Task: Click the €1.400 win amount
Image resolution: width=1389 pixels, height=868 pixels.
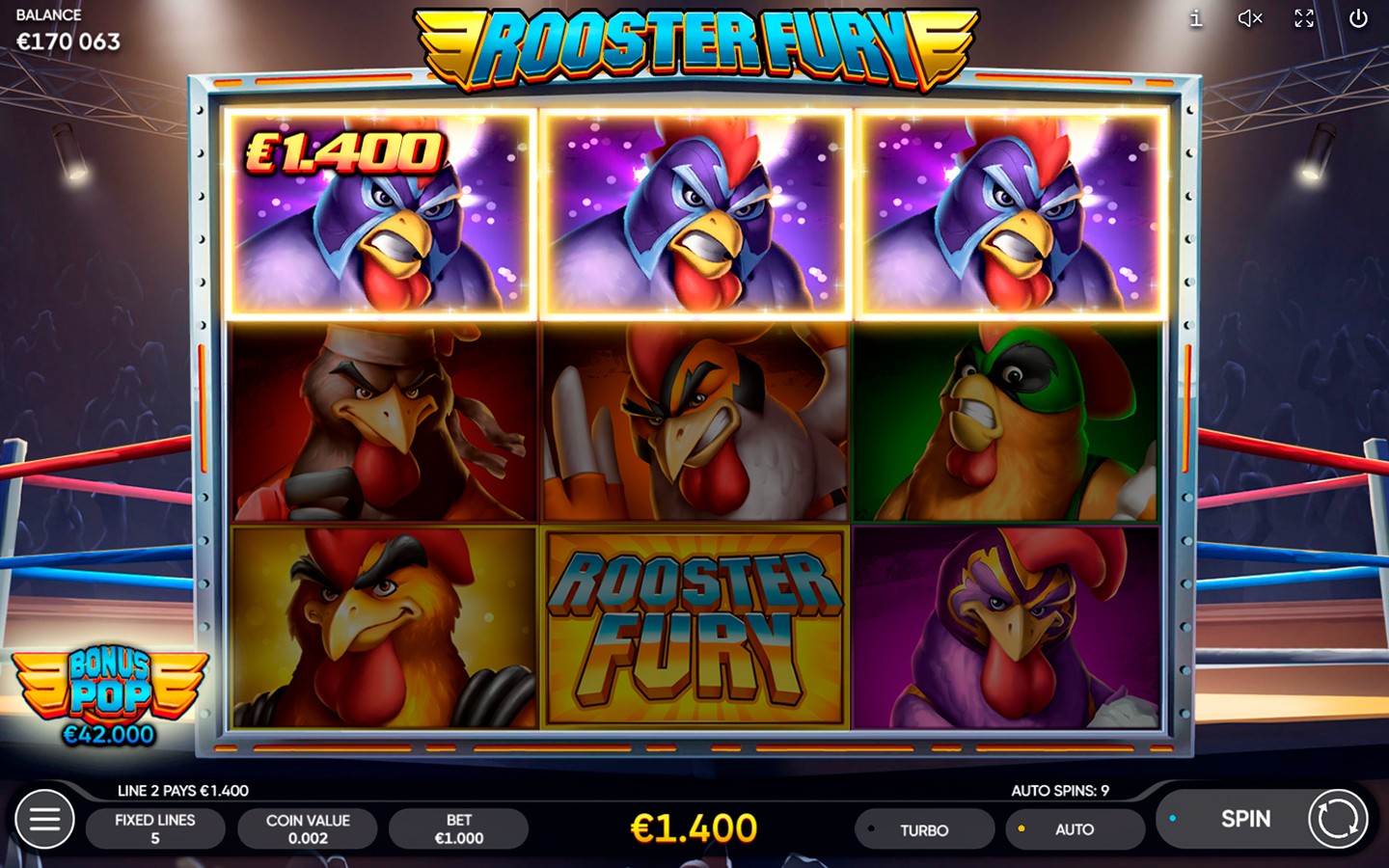Action: point(694,827)
